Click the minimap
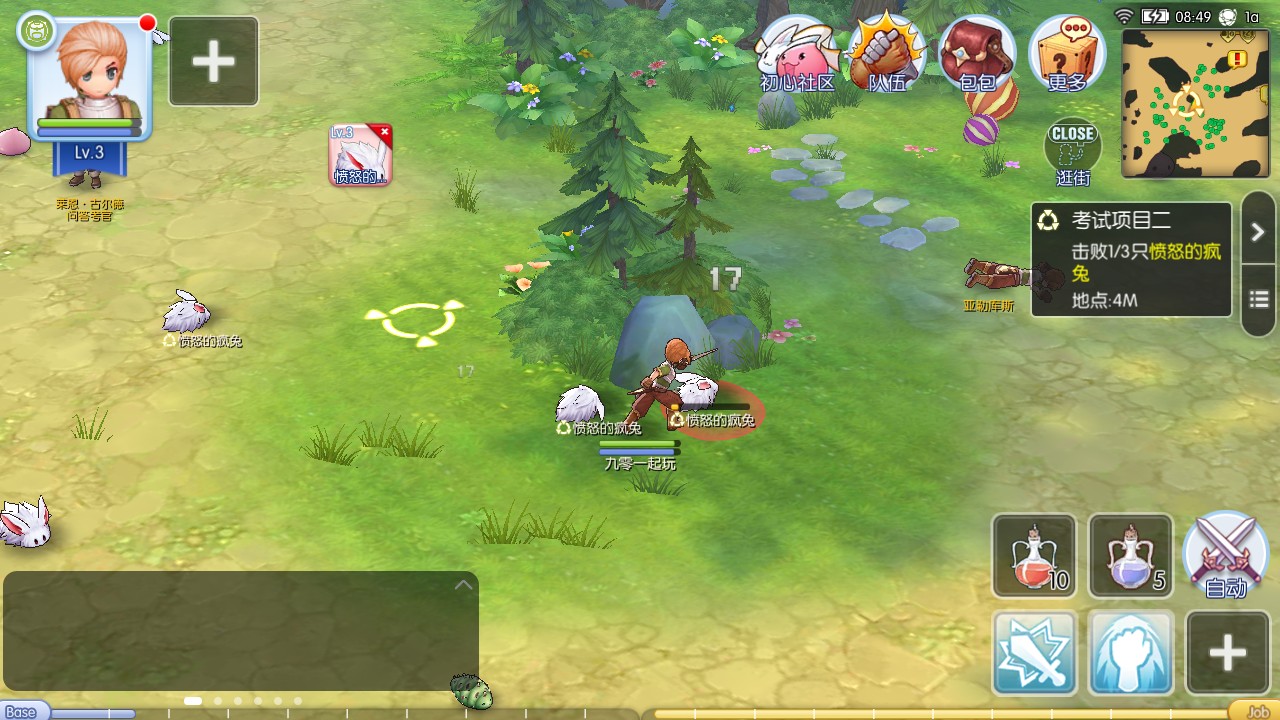The image size is (1280, 720). point(1195,103)
